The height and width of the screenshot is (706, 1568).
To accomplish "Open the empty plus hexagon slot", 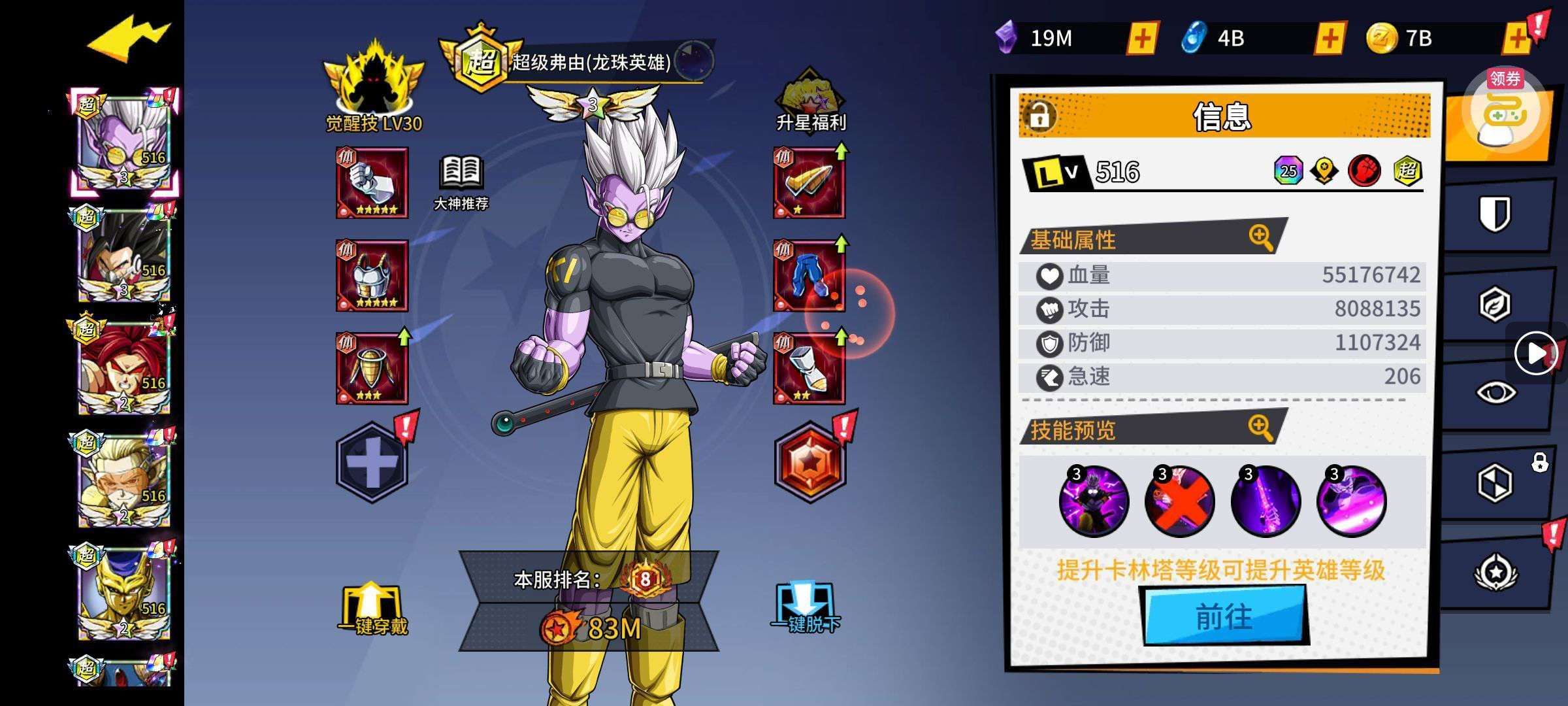I will (x=372, y=462).
